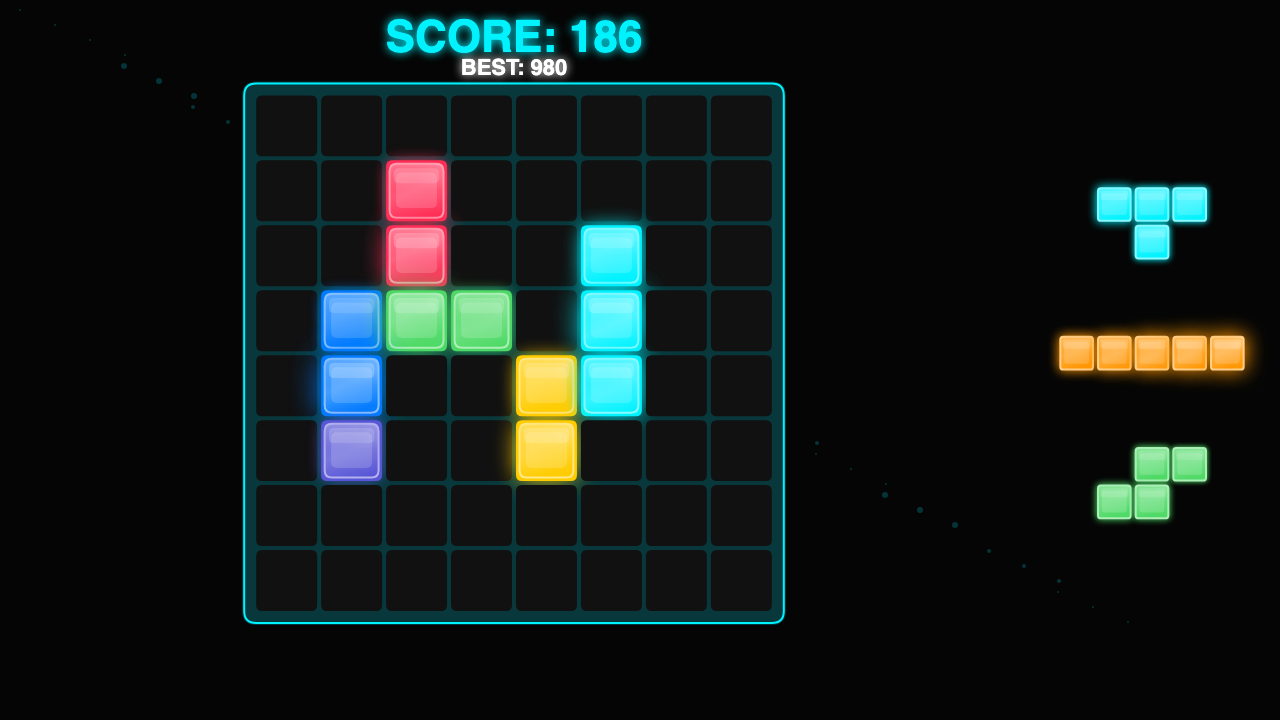
Task: Click the leftmost blue block
Action: [351, 321]
